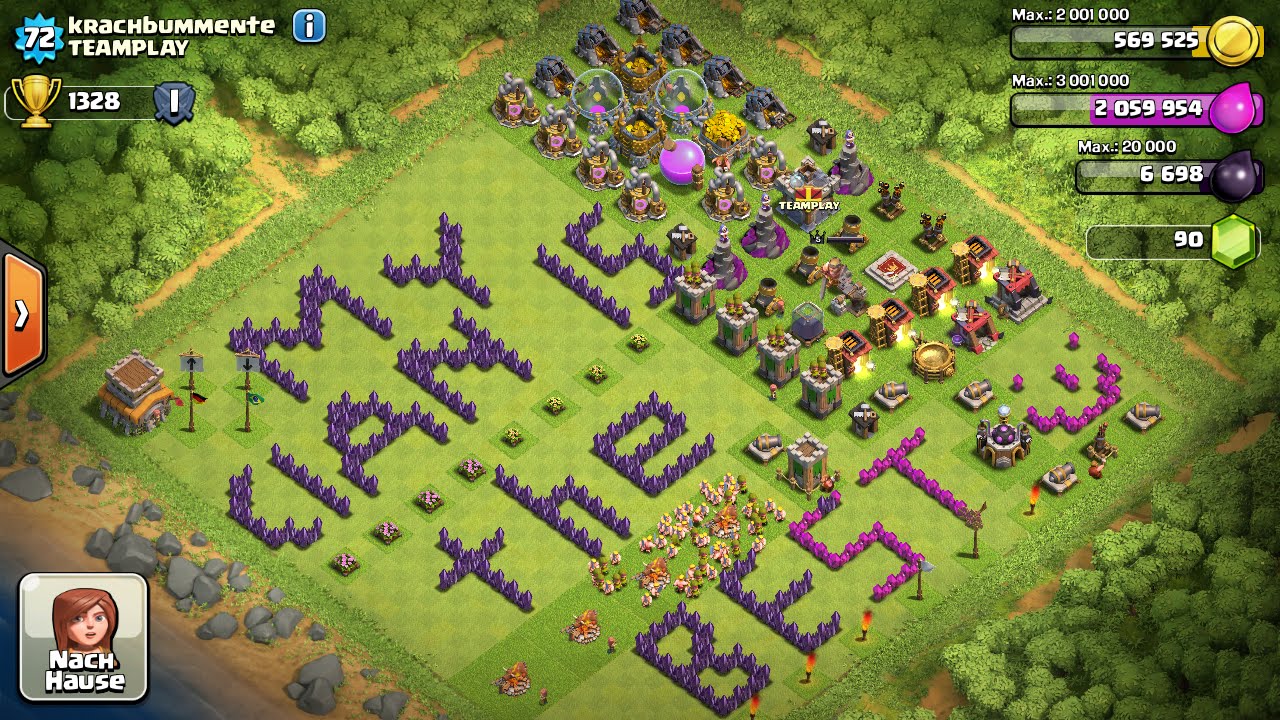Open clan details with the blue info icon
The image size is (1280, 720).
coord(310,27)
